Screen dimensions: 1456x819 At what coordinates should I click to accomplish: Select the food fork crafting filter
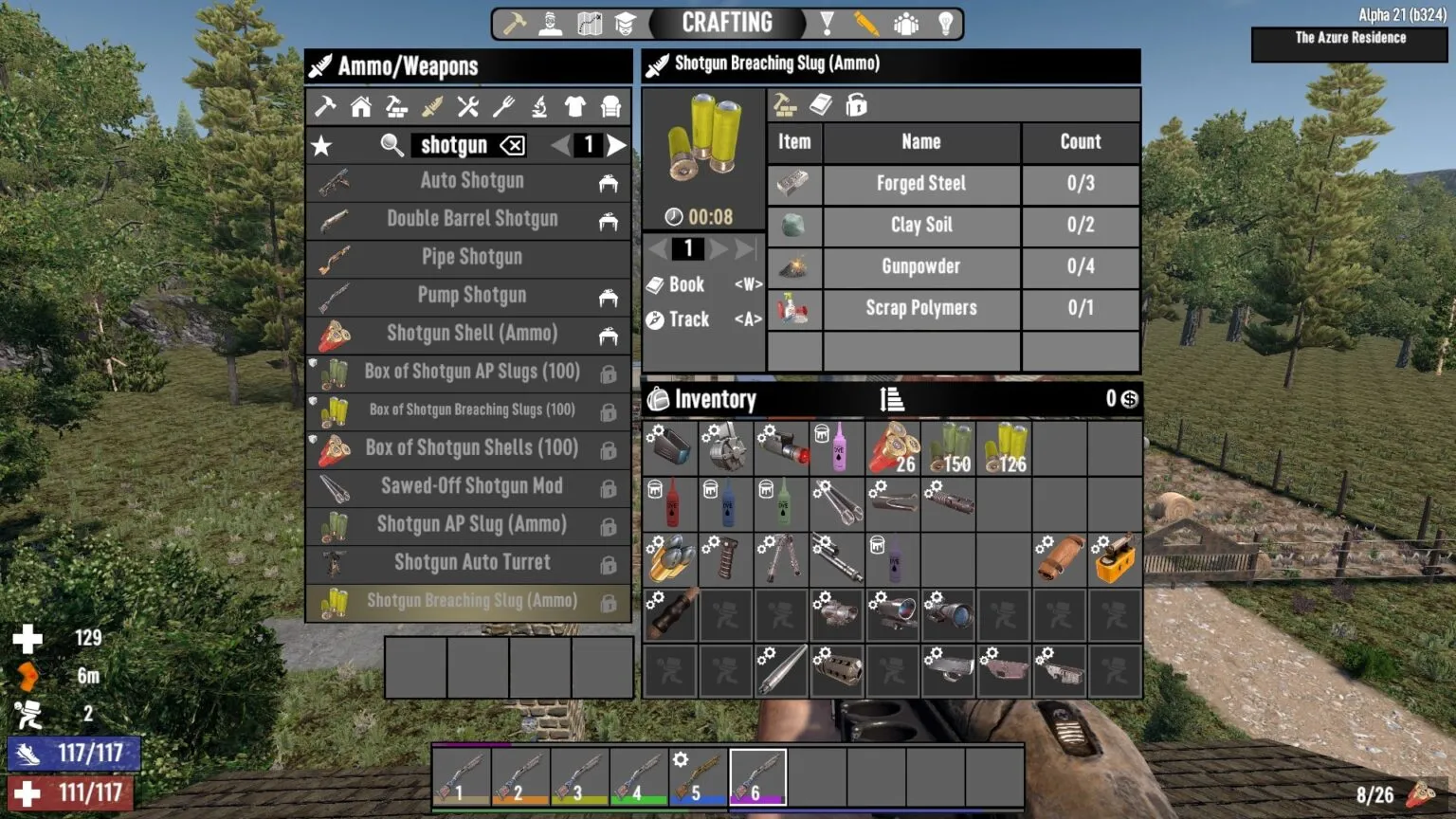point(502,107)
